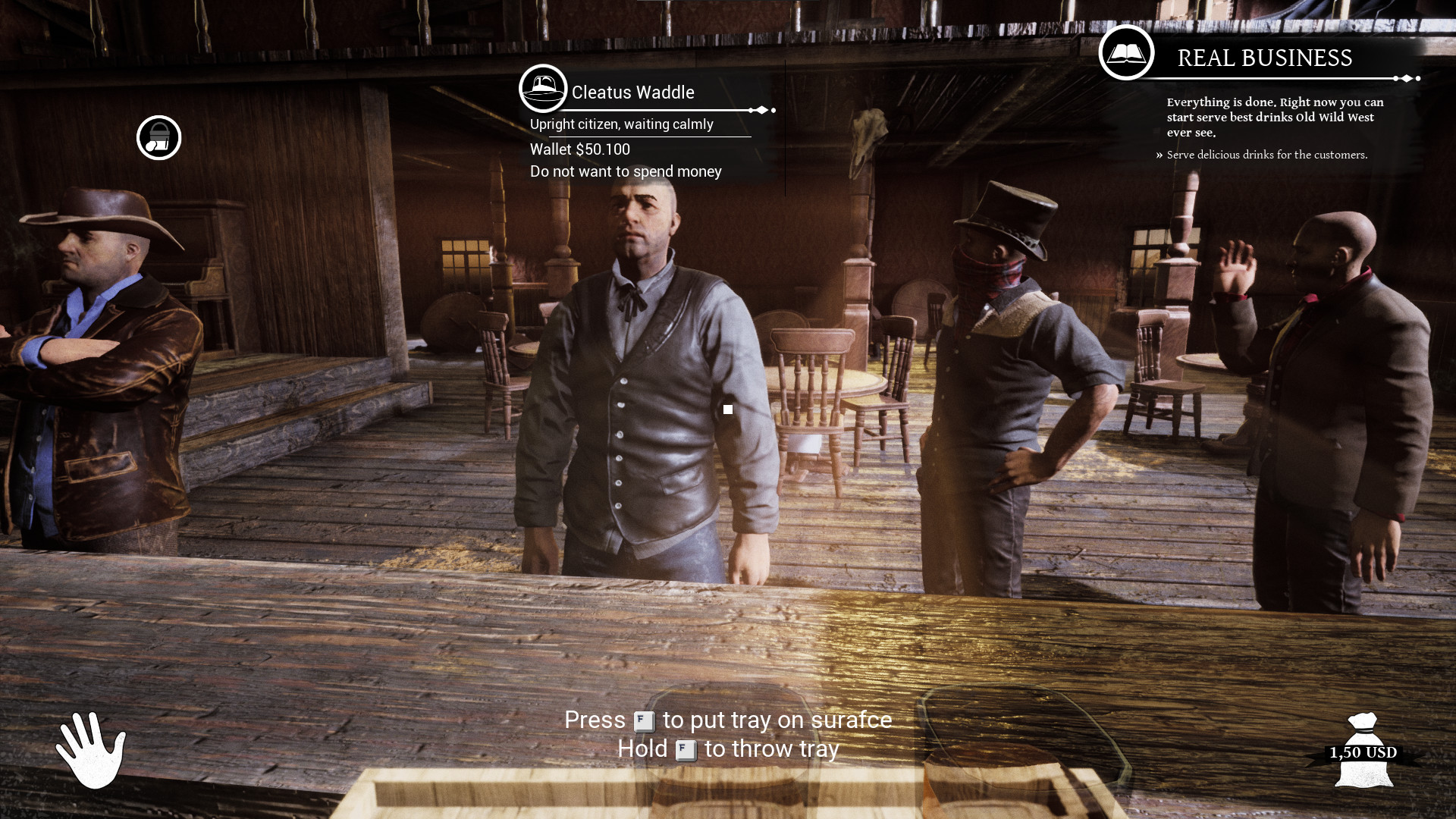Click the 1,50 USD price text
This screenshot has width=1456, height=819.
(1362, 753)
